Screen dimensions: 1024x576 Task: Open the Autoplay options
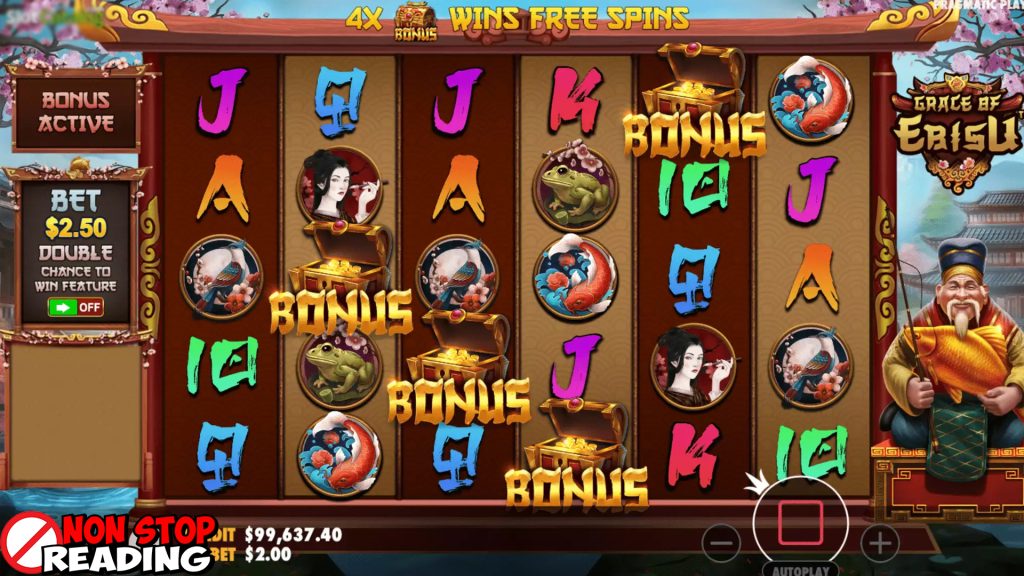pos(799,570)
